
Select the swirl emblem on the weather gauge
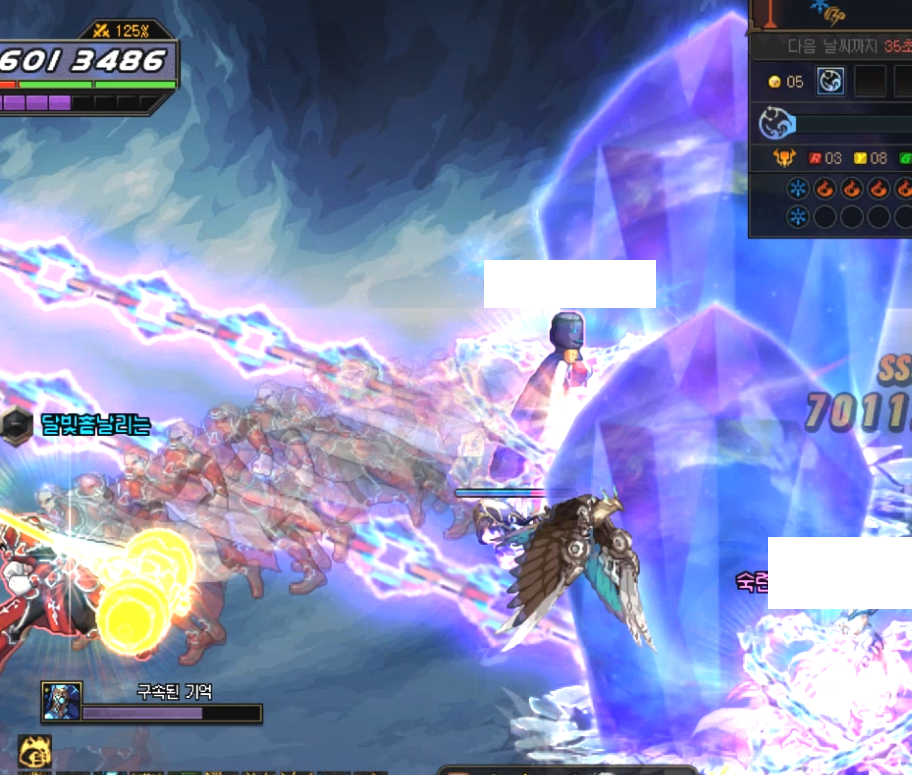click(776, 123)
